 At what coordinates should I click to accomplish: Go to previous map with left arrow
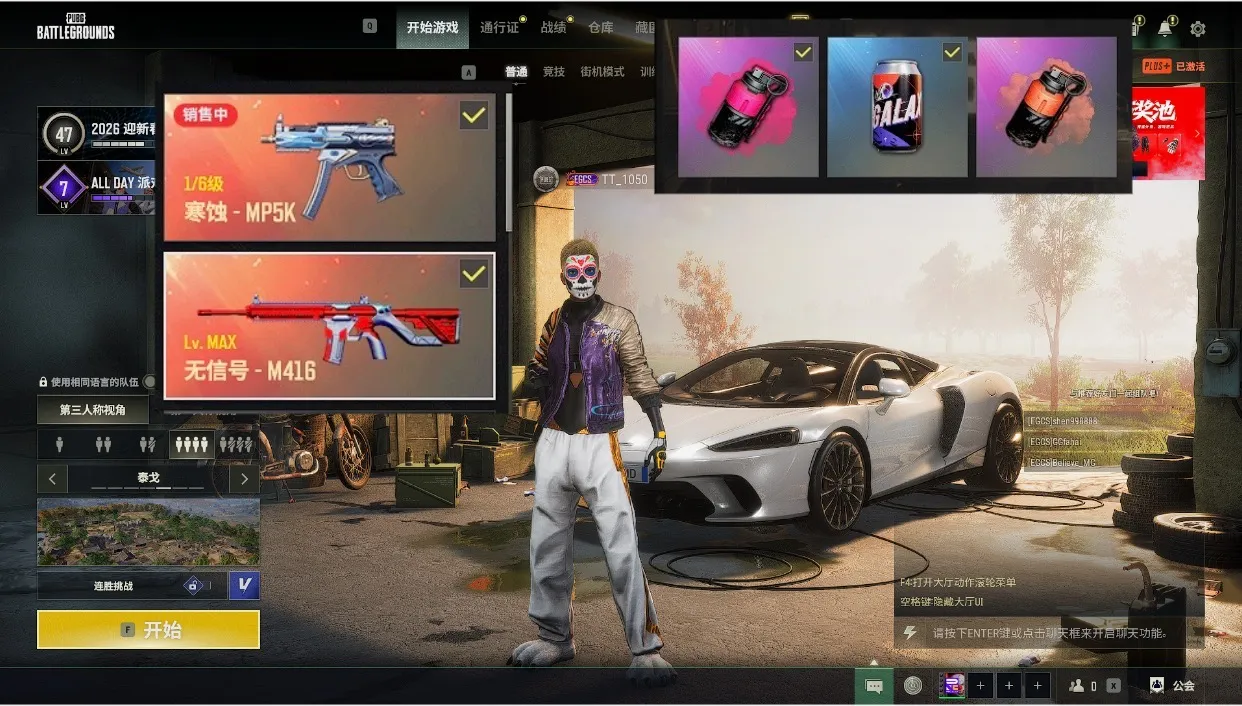(52, 478)
